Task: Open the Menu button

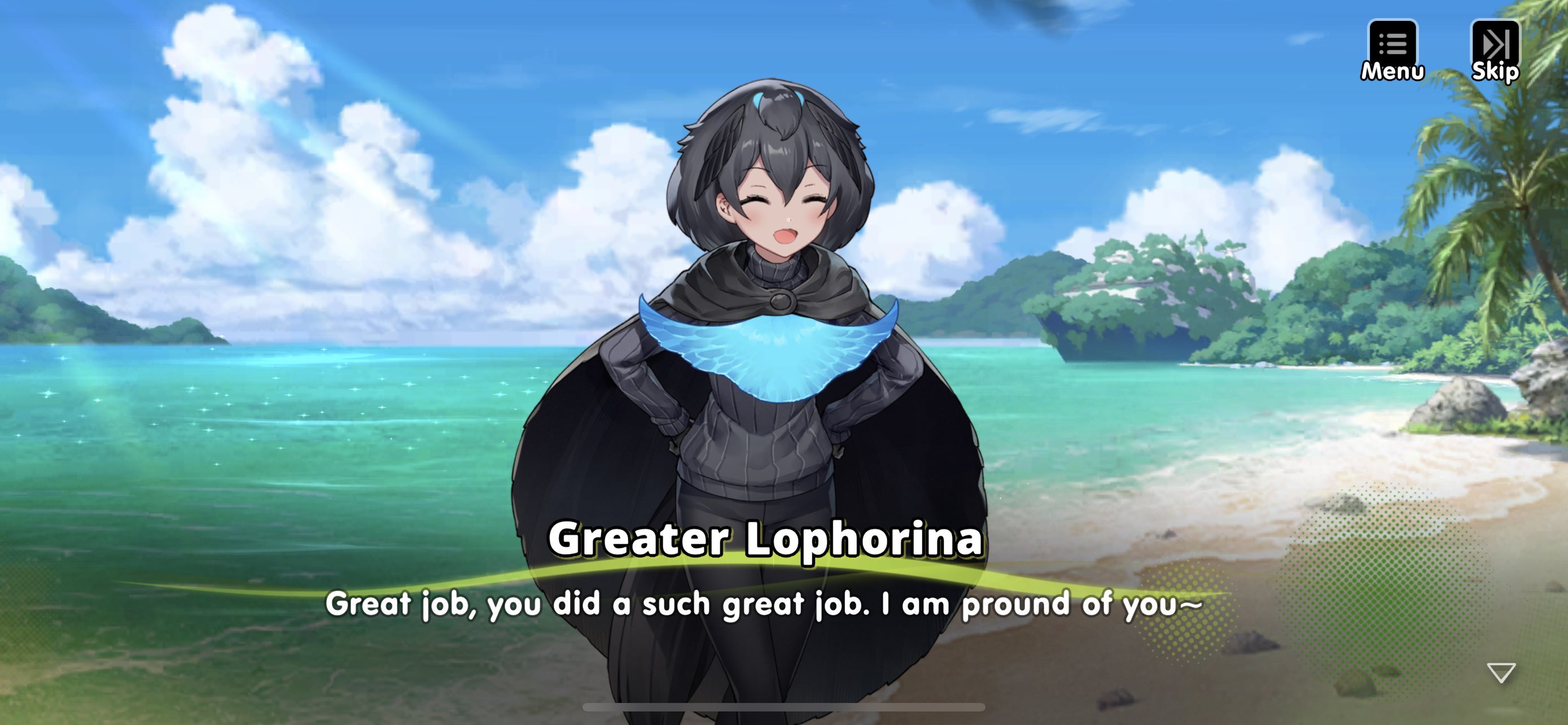Action: pos(1392,50)
